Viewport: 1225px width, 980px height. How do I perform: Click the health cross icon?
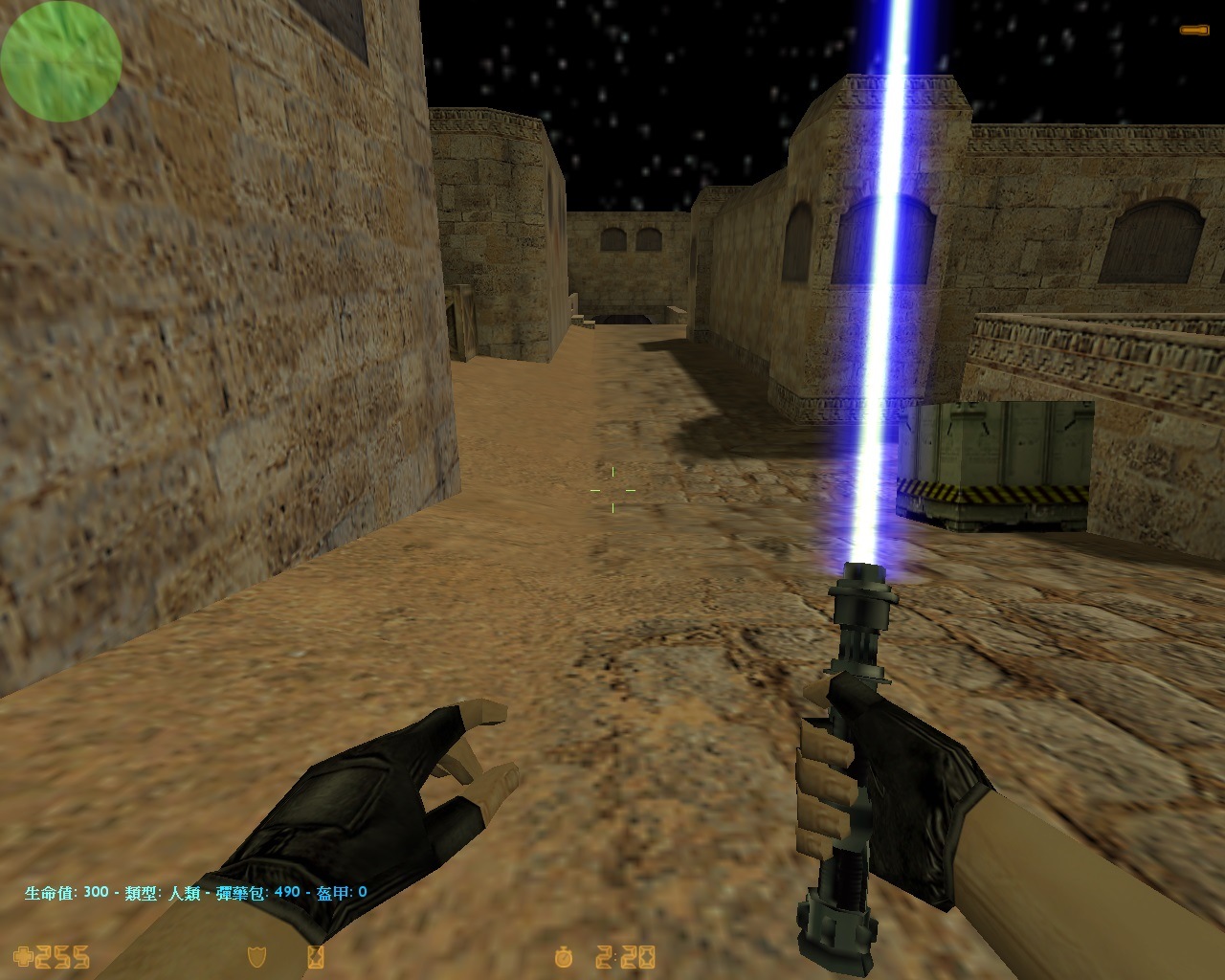(20, 956)
